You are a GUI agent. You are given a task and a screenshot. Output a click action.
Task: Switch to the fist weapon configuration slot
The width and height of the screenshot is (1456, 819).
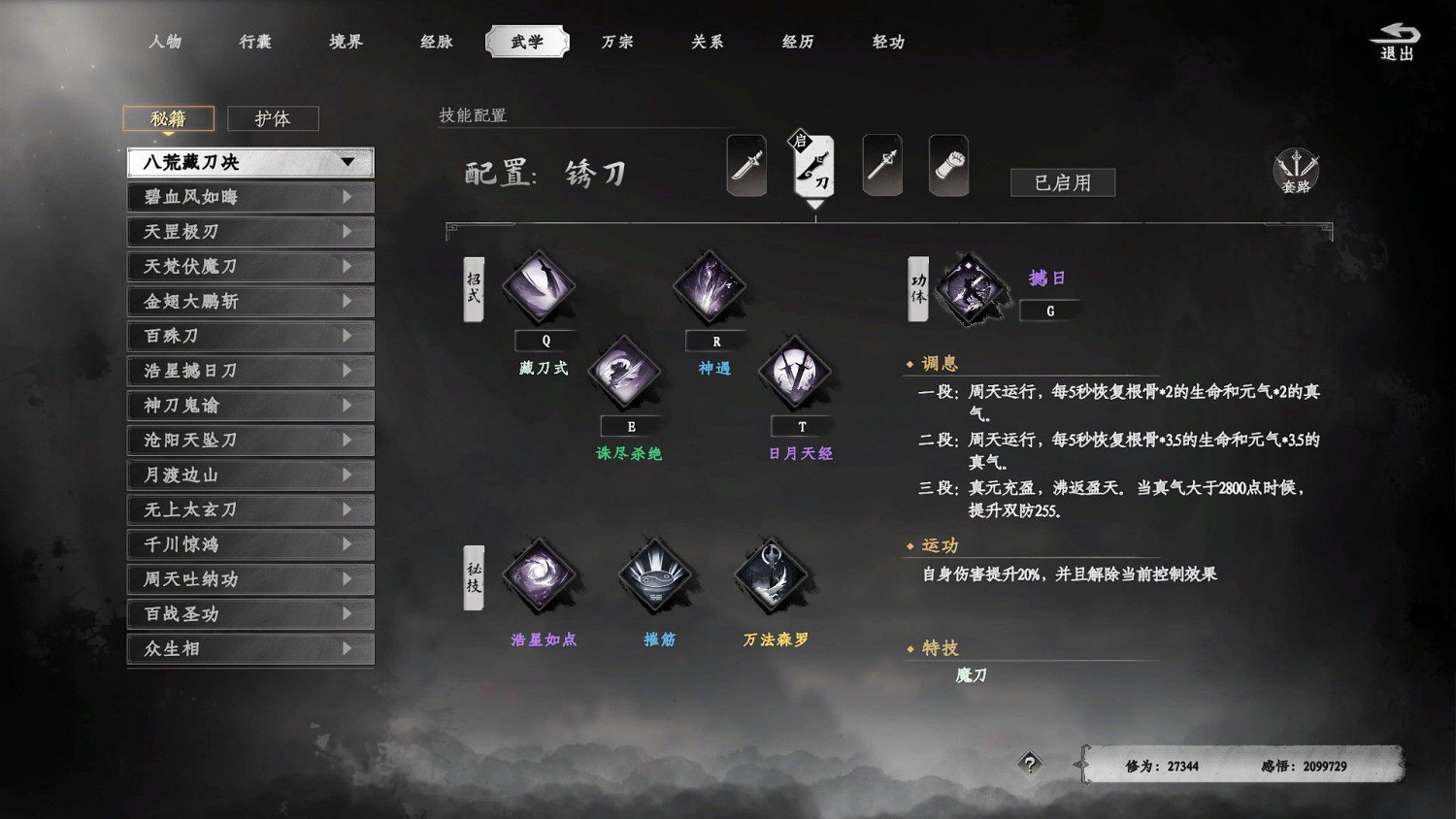[x=948, y=165]
